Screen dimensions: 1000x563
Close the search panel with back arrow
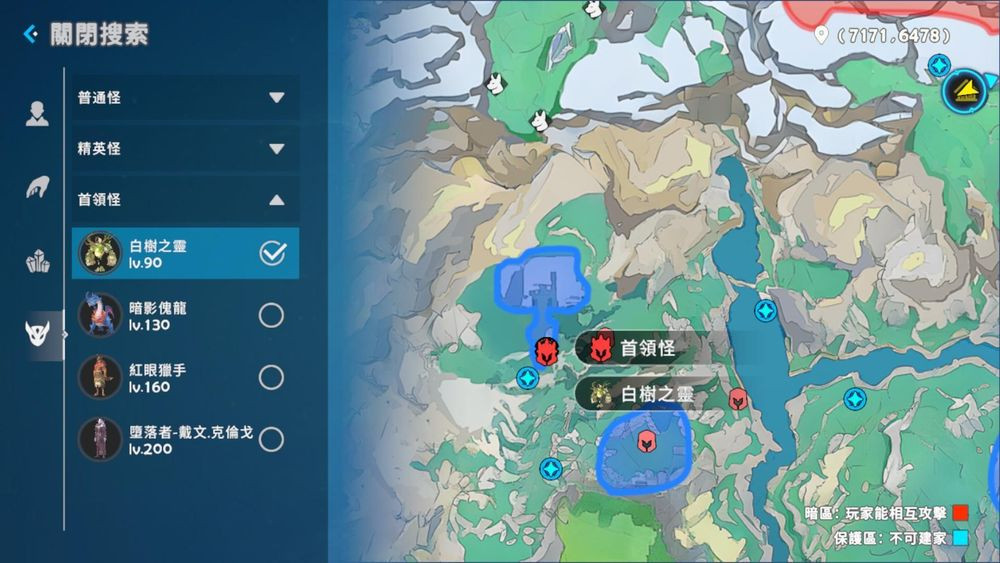31,35
